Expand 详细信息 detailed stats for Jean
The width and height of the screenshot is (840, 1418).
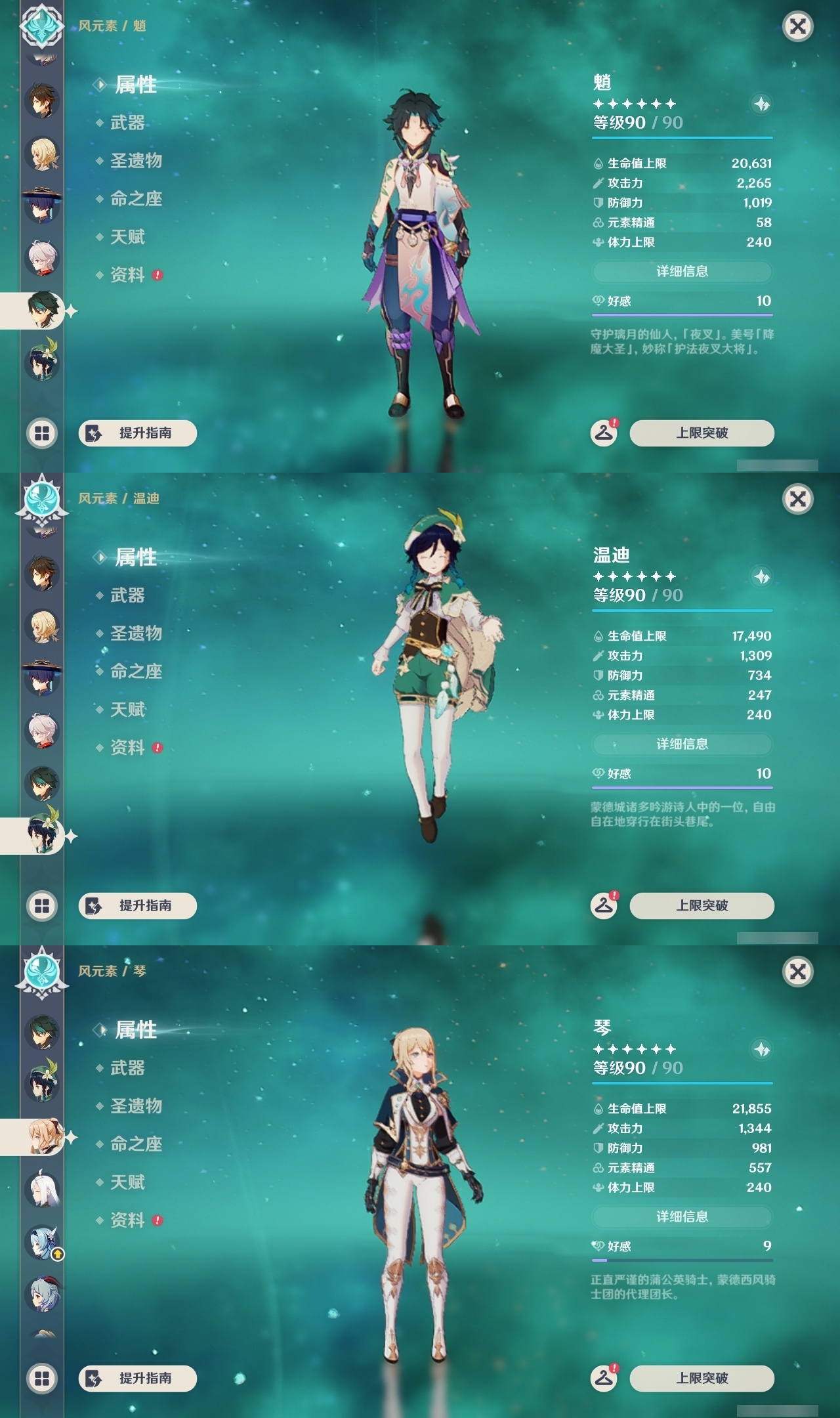click(x=682, y=1217)
